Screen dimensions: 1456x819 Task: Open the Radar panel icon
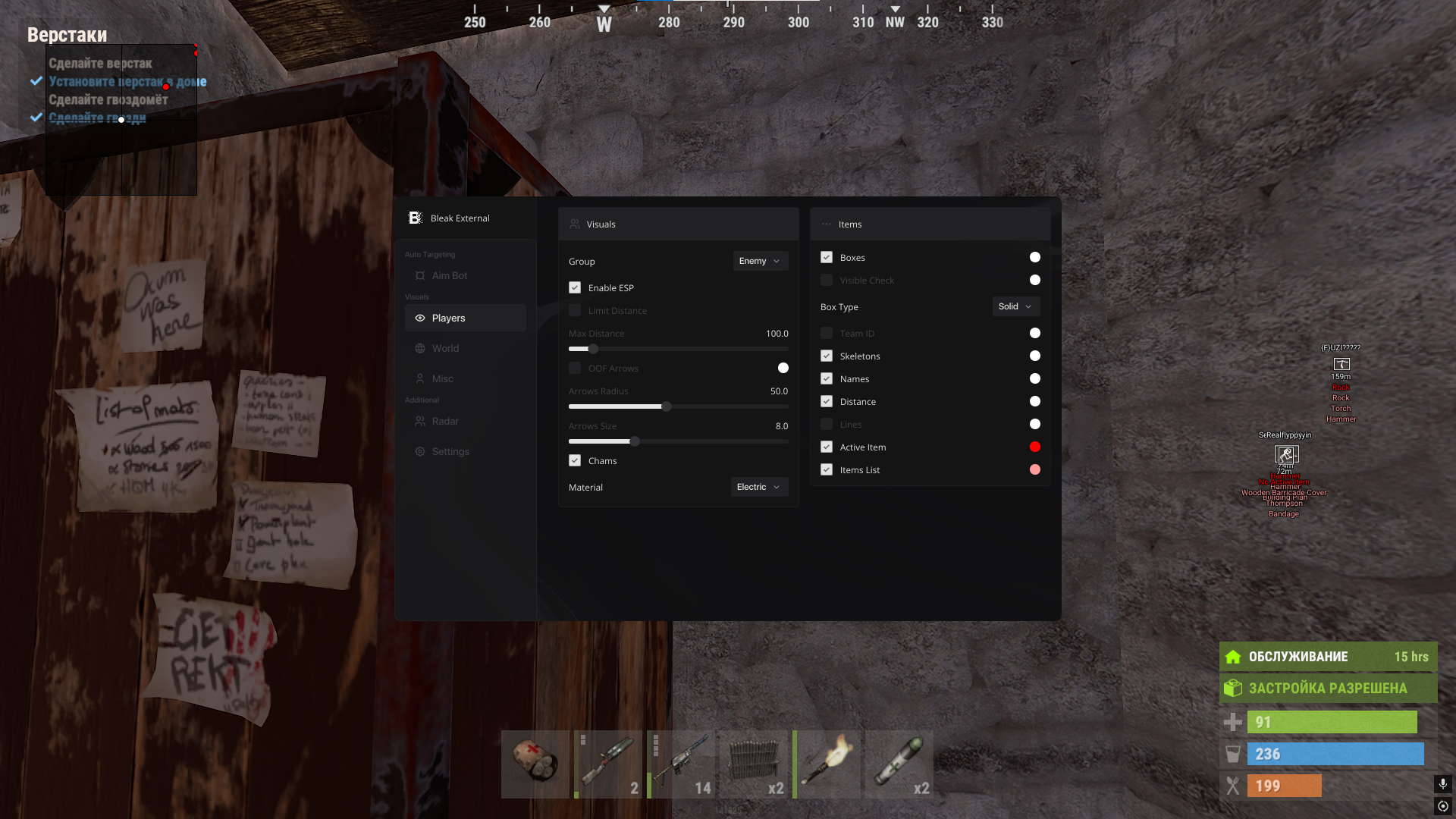point(421,421)
